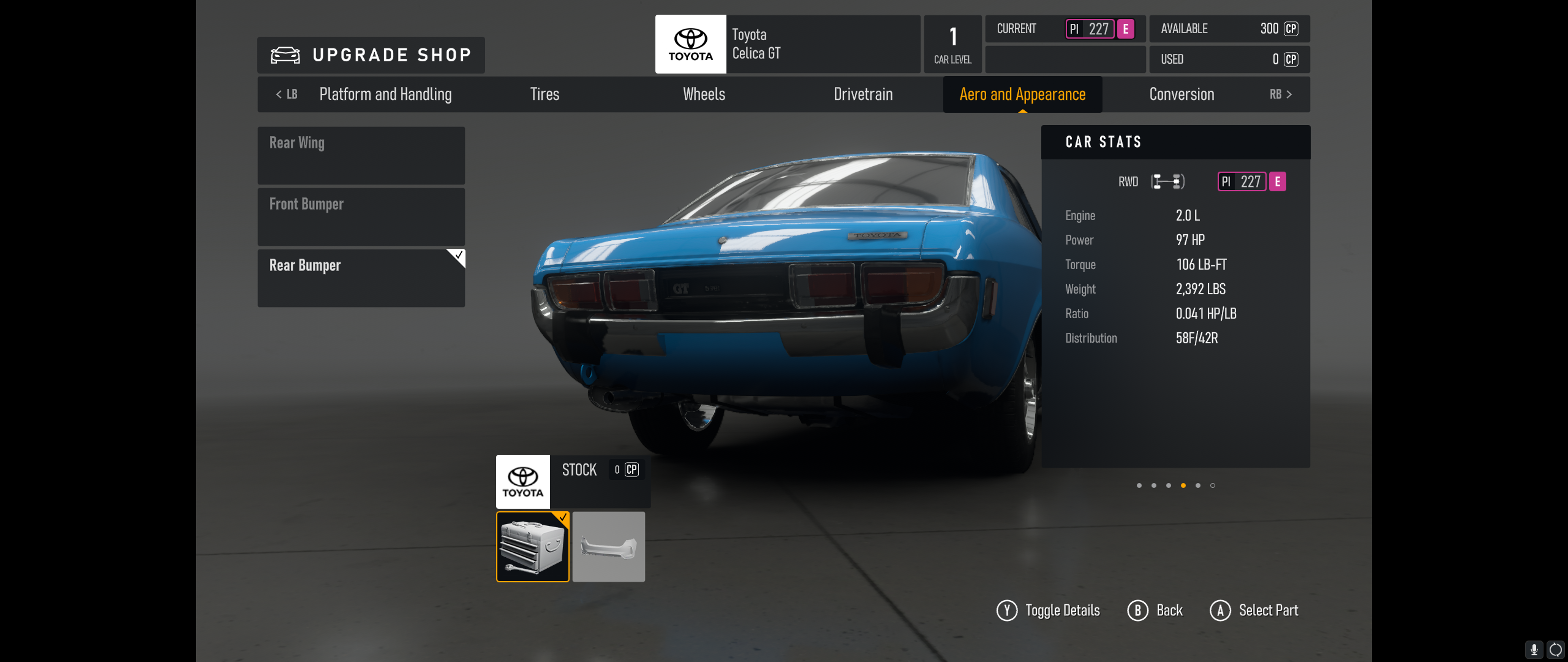The width and height of the screenshot is (1568, 662).
Task: Select the Rear Wing category
Action: click(361, 155)
